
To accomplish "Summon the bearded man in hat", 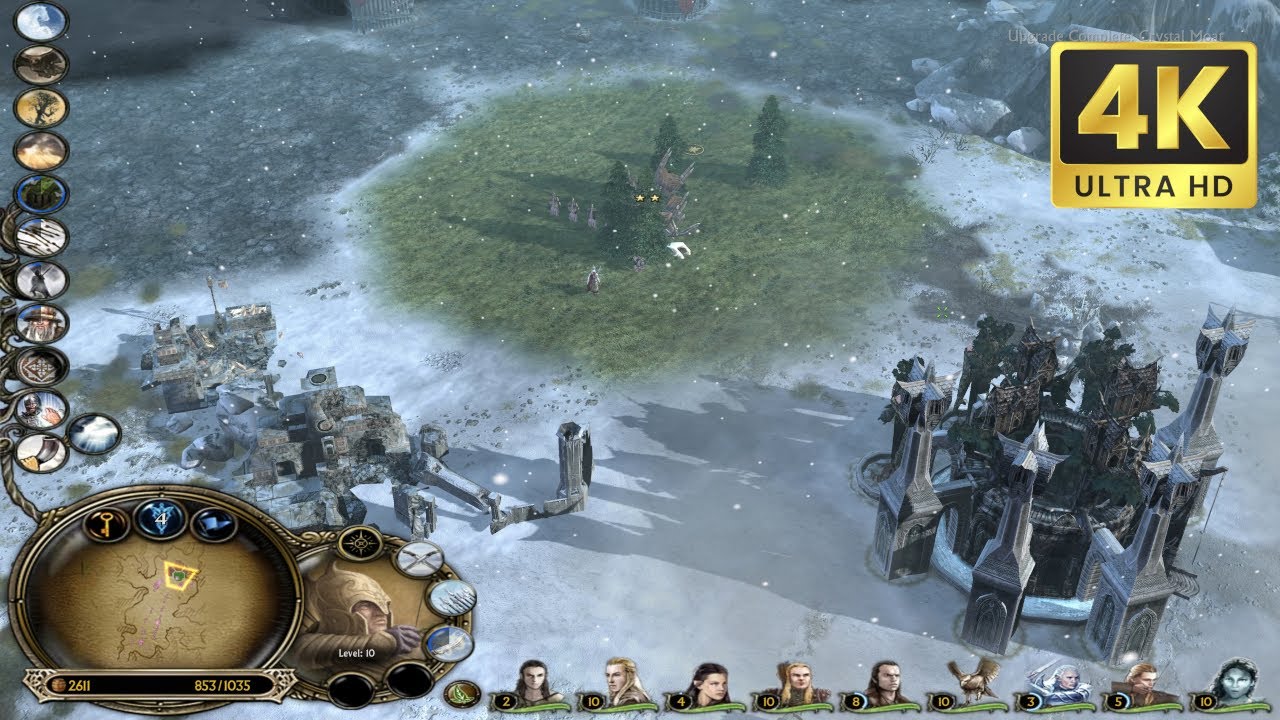I will 41,323.
